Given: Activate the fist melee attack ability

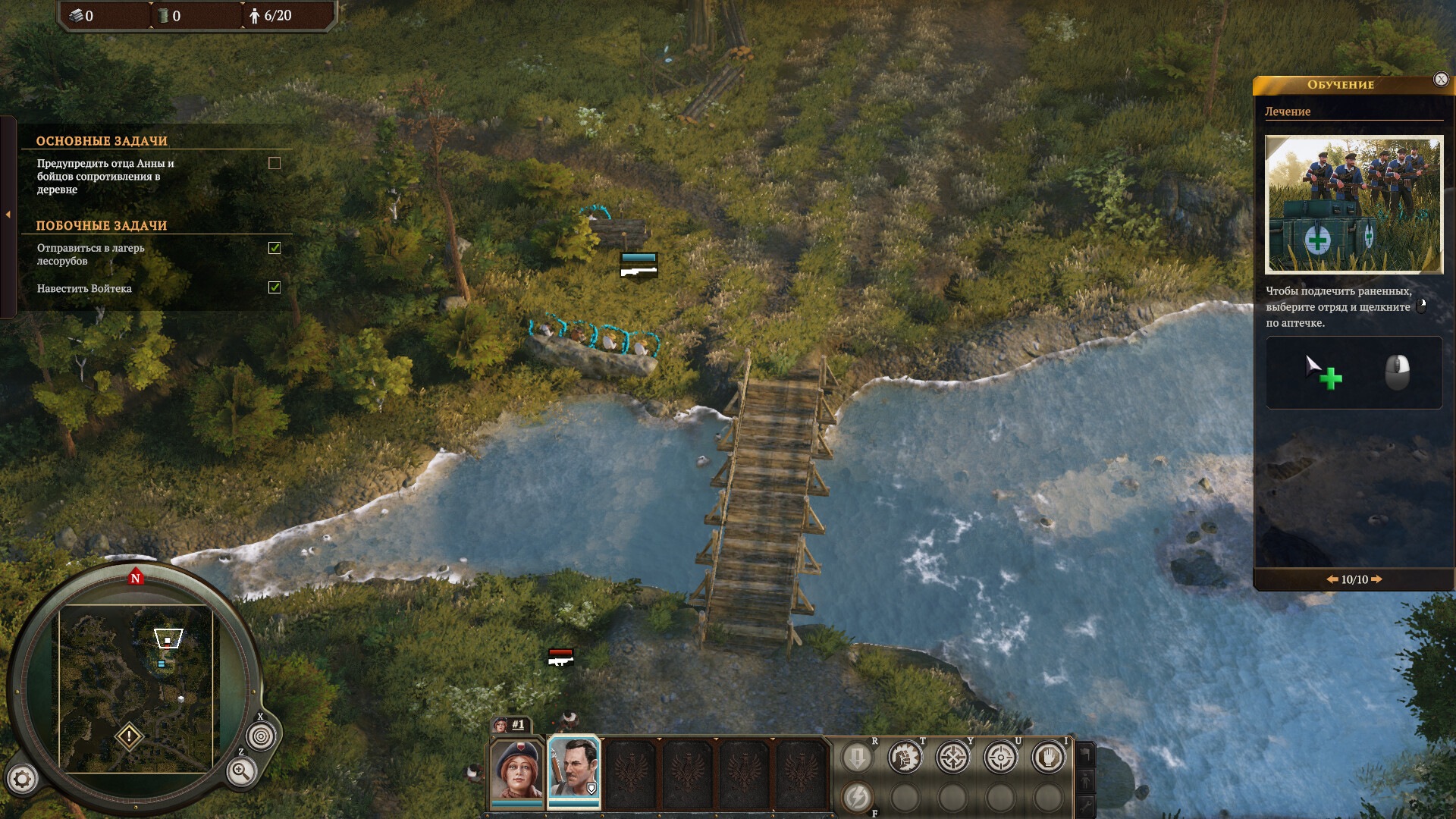Looking at the screenshot, I should click(x=905, y=757).
